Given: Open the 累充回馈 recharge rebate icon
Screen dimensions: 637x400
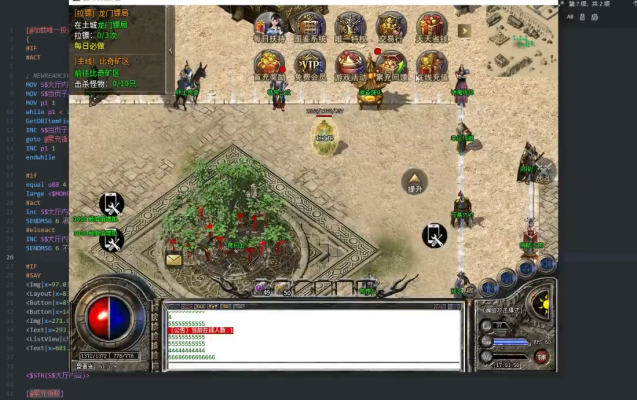Looking at the screenshot, I should (x=391, y=67).
